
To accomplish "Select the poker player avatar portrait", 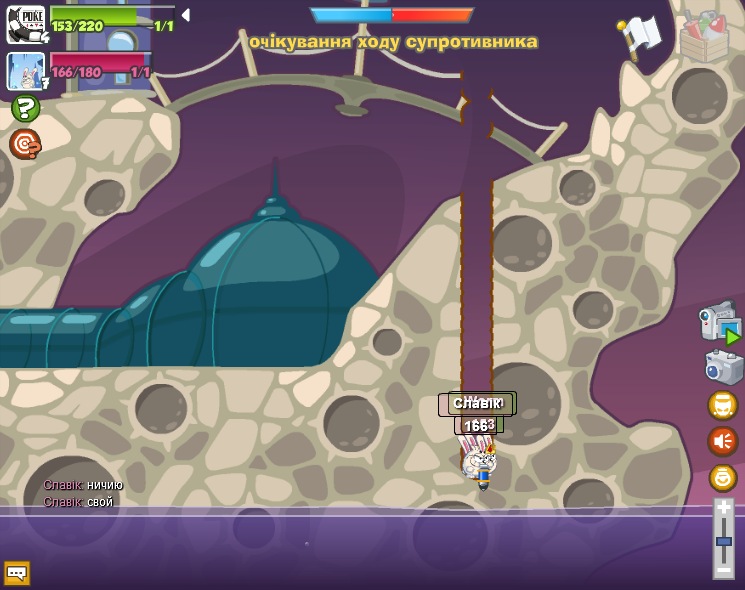I will (x=25, y=25).
